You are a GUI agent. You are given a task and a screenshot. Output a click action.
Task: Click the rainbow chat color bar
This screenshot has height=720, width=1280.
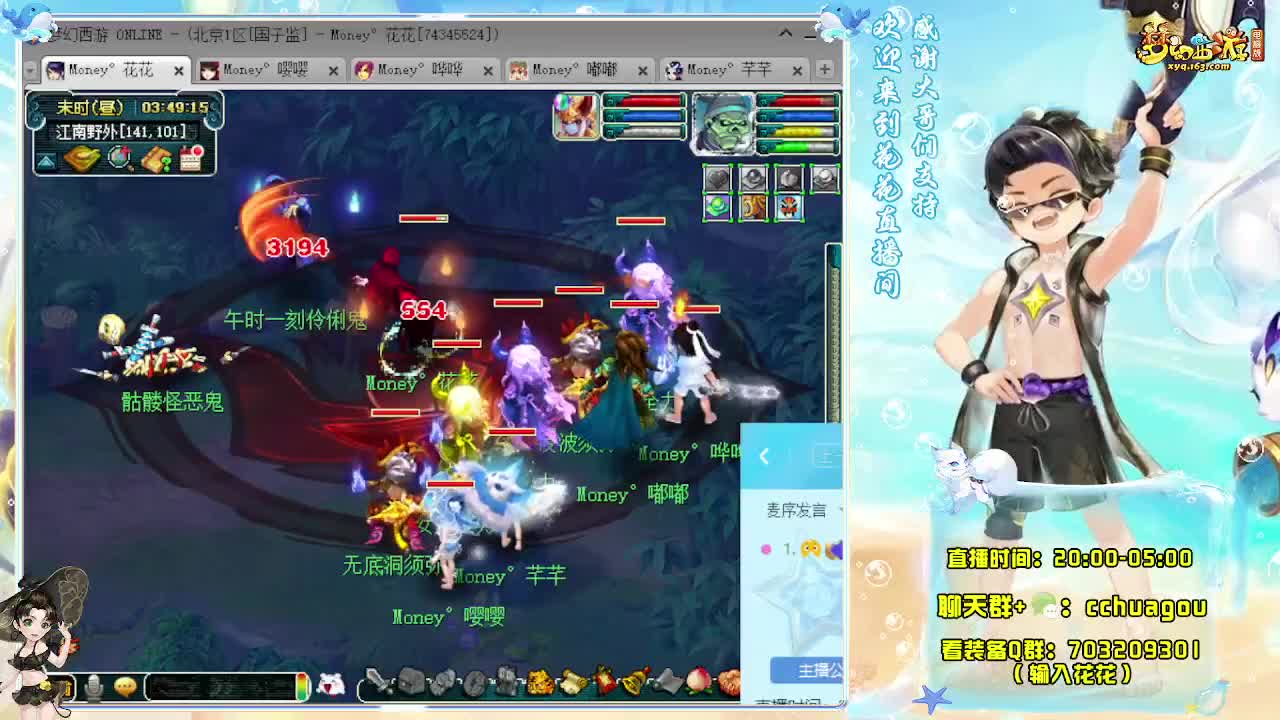coord(302,685)
